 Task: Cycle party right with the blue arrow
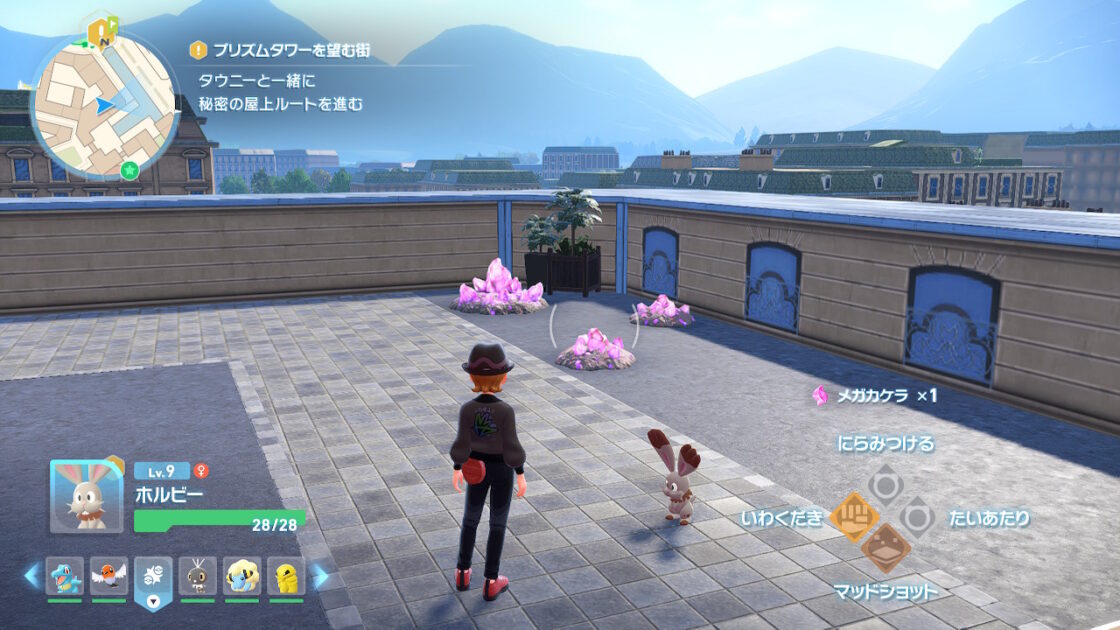[x=320, y=576]
